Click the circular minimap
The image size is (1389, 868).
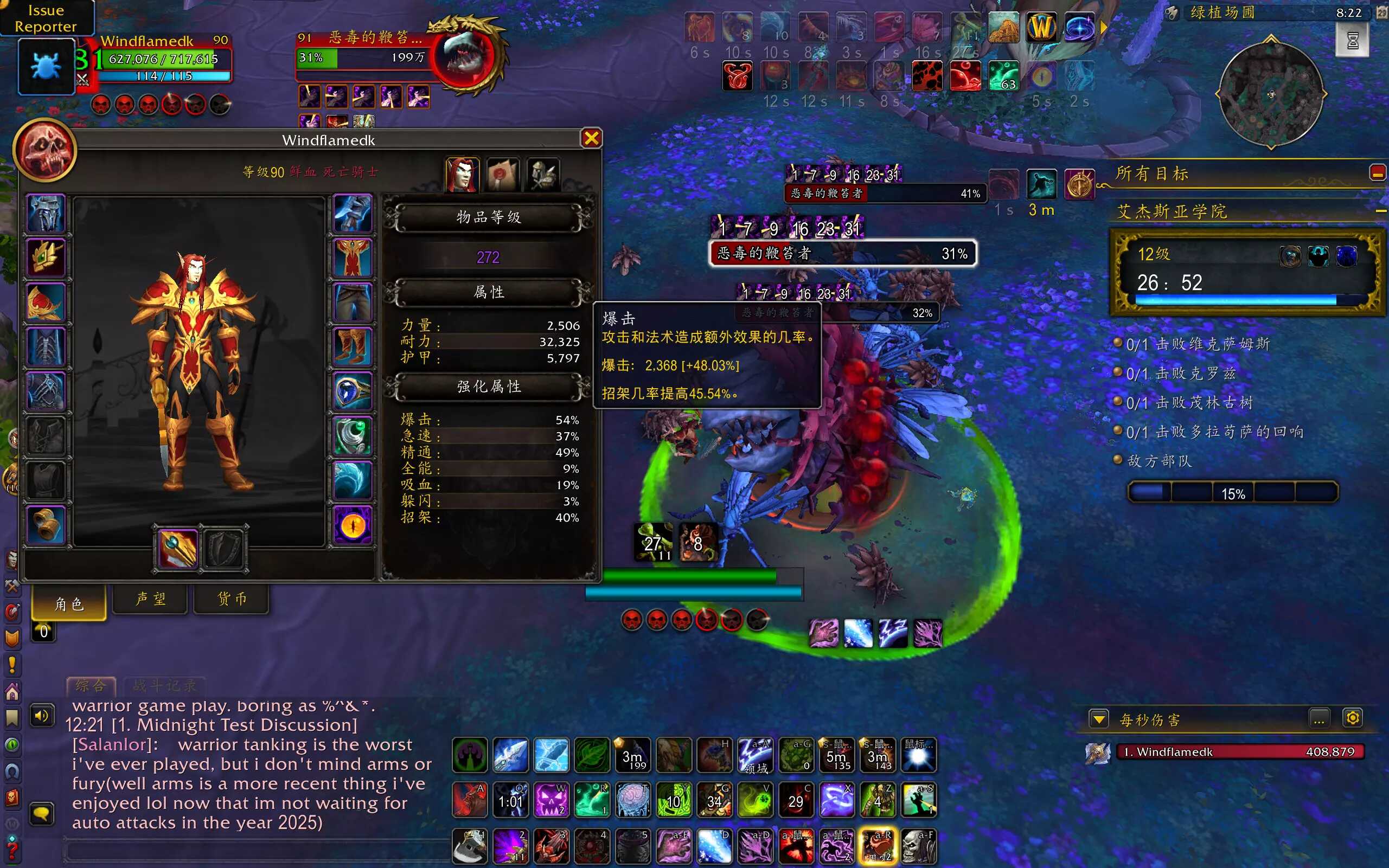[x=1271, y=94]
